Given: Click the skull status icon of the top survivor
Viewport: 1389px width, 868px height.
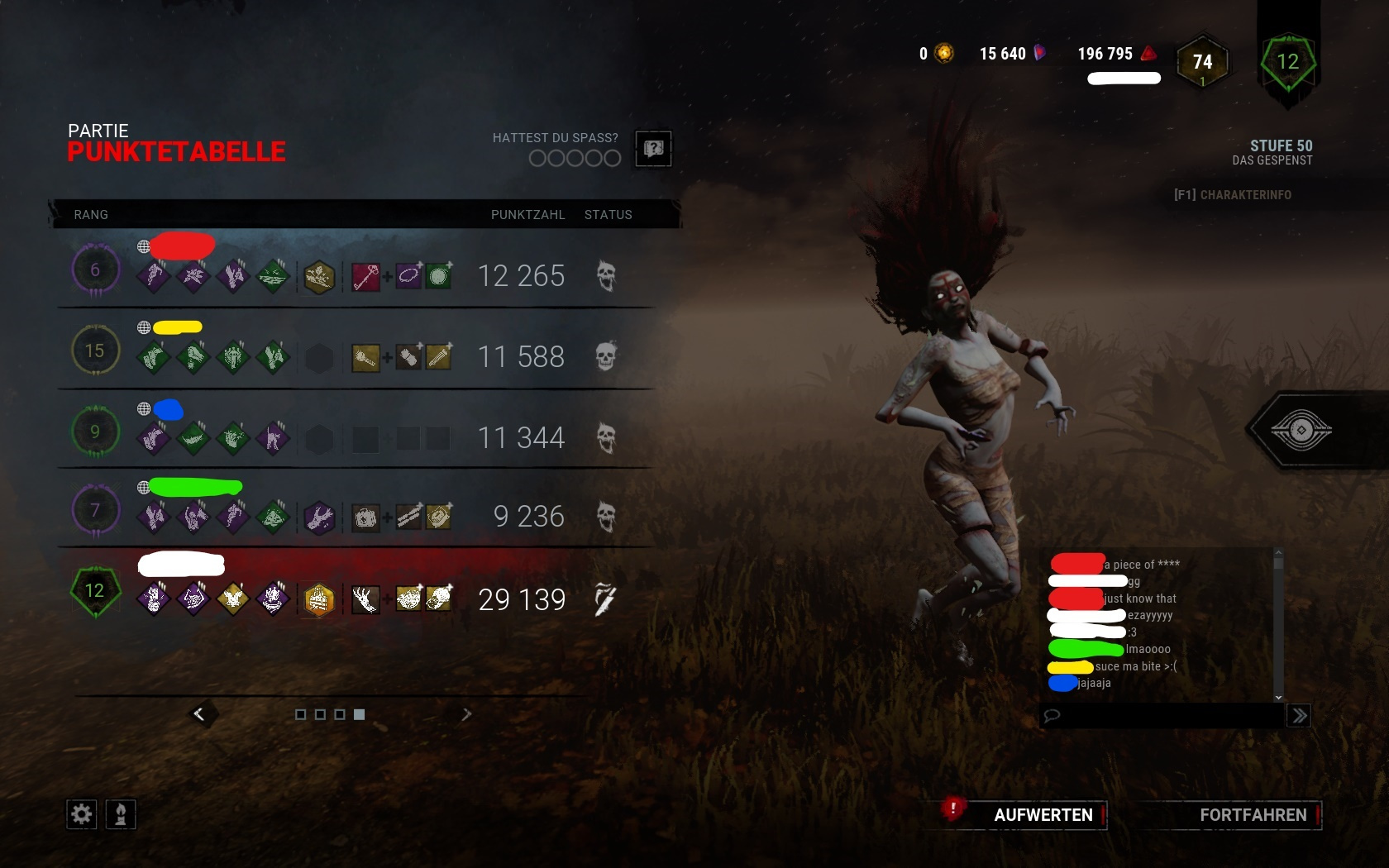Looking at the screenshot, I should (608, 276).
